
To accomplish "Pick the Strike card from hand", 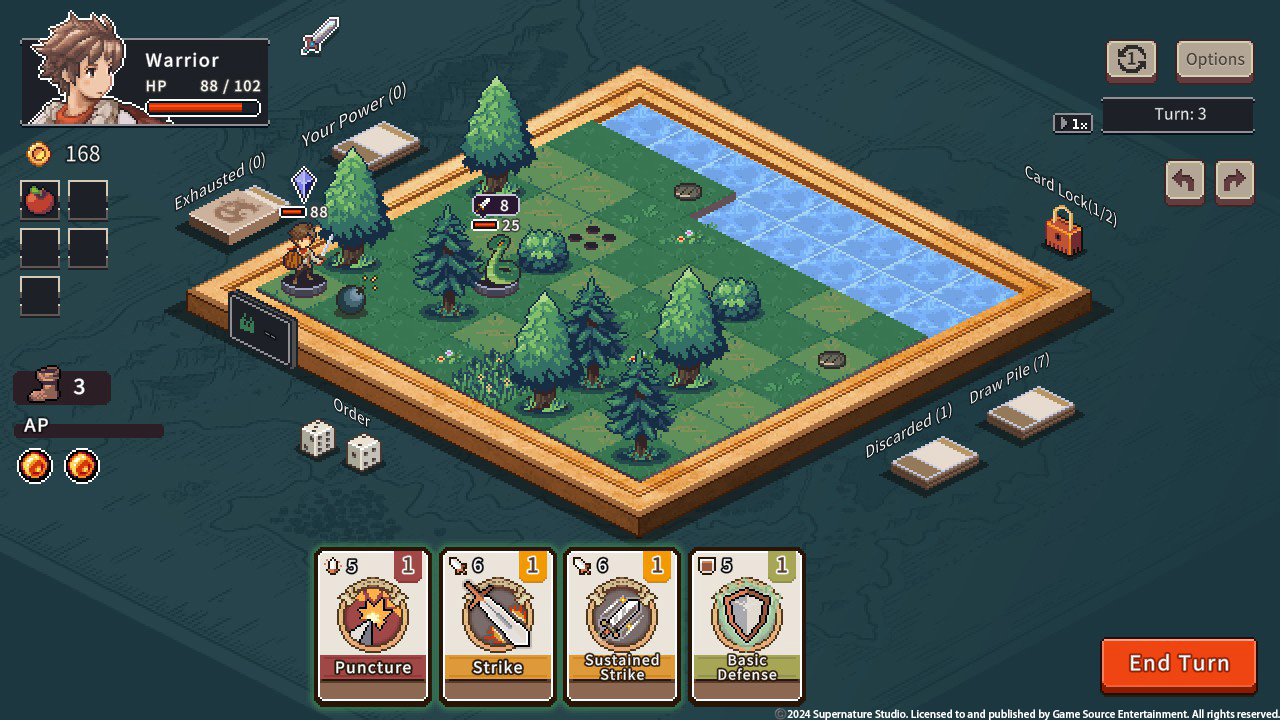I will (497, 626).
